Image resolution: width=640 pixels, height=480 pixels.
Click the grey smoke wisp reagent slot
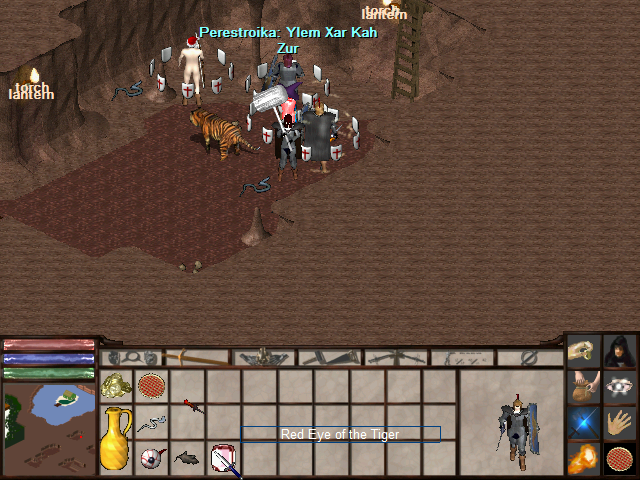coord(151,423)
